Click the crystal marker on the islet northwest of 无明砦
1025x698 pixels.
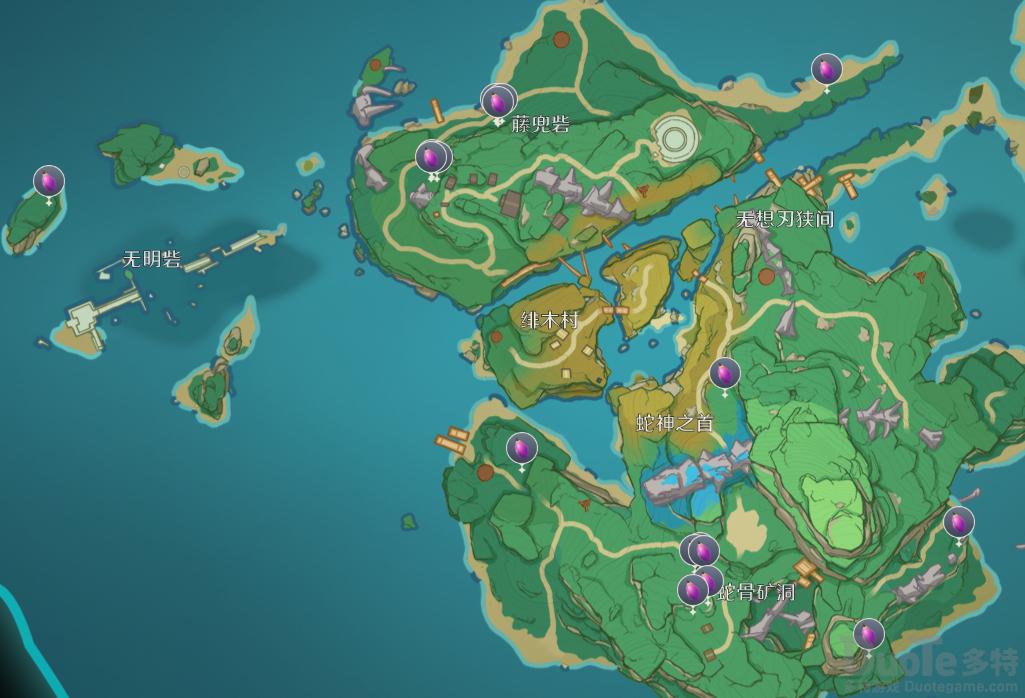(x=48, y=181)
